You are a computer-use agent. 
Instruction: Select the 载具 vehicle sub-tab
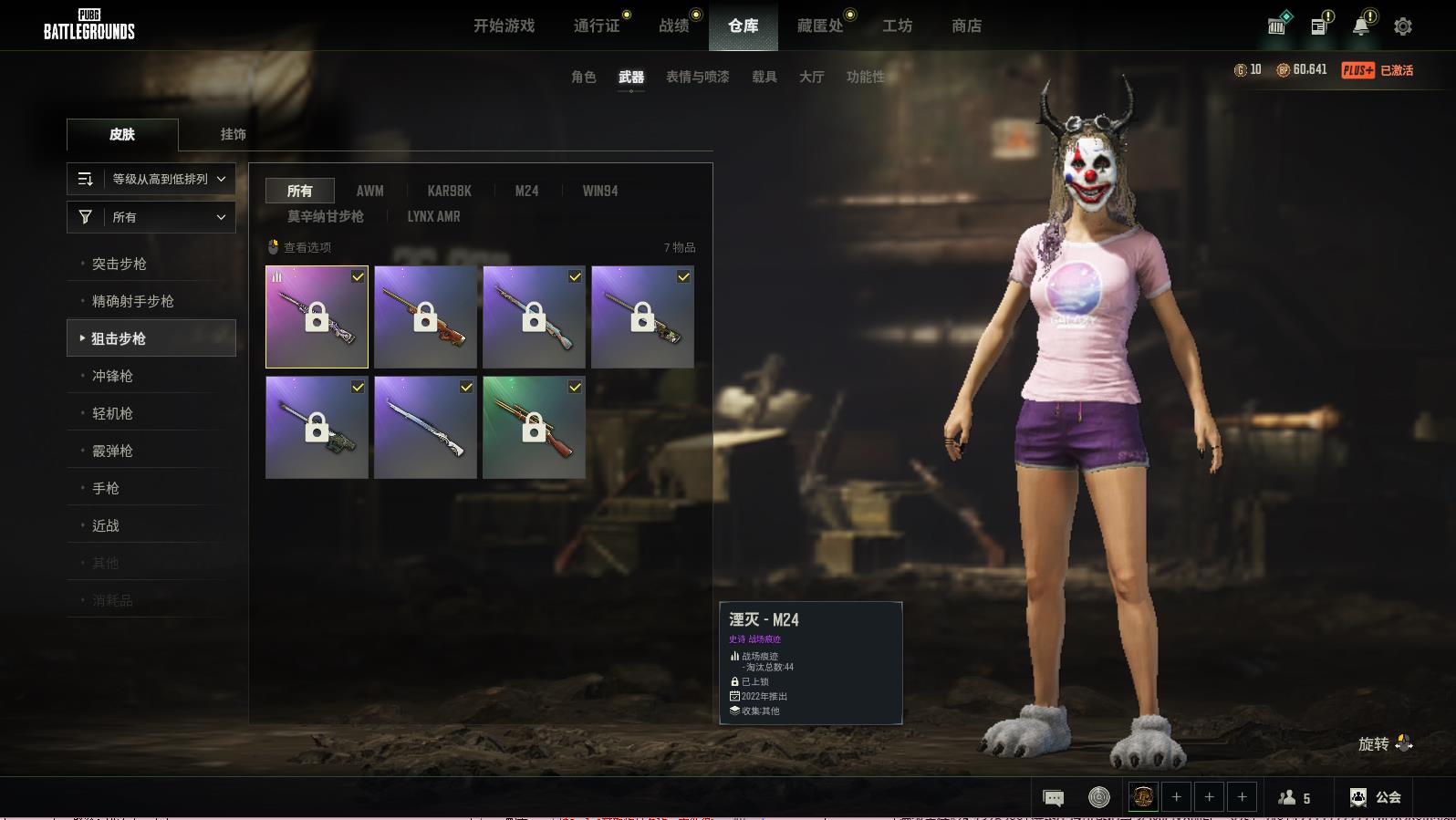pyautogui.click(x=764, y=77)
